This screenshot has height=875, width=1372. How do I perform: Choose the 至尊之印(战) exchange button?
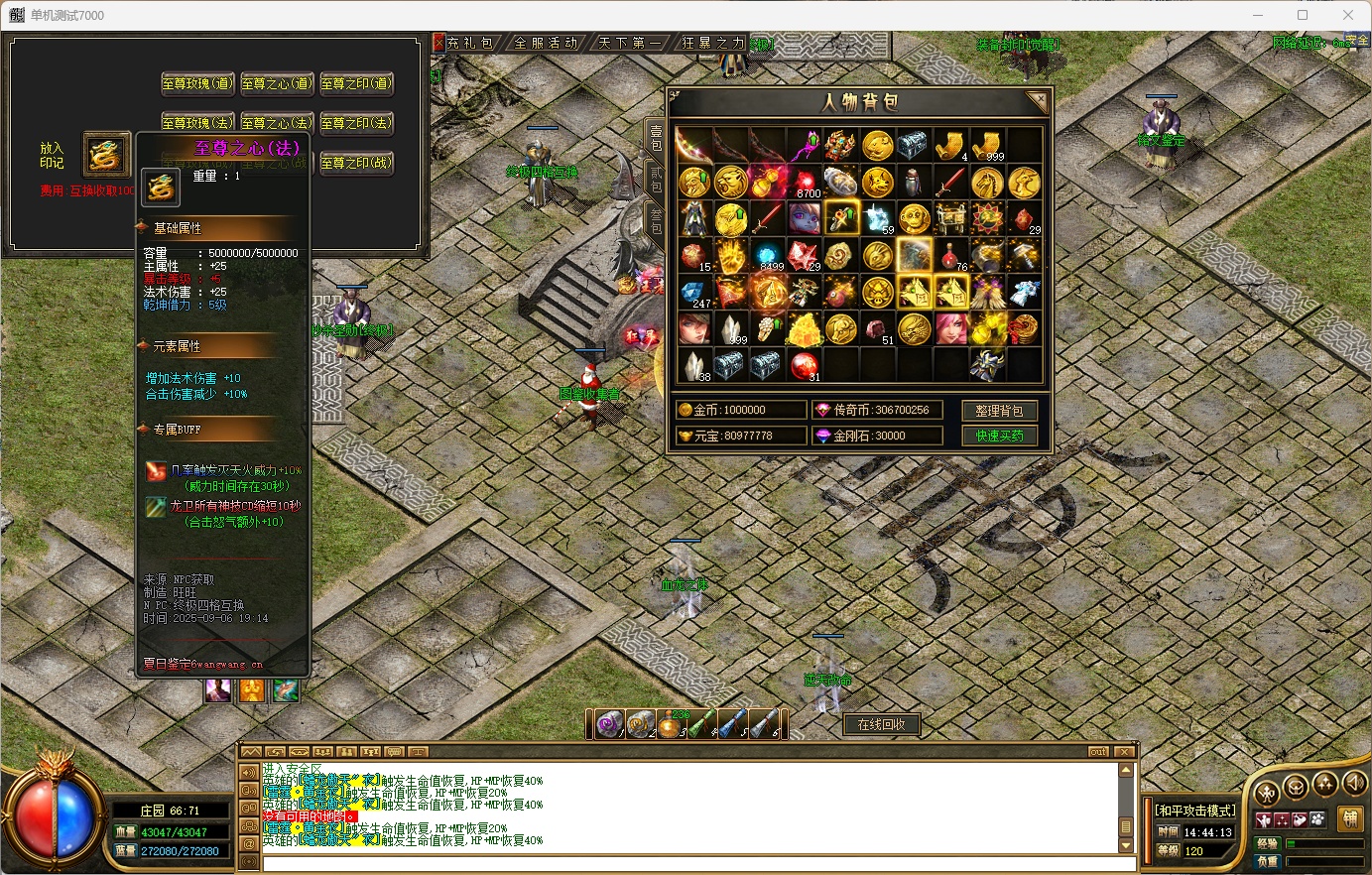tap(356, 163)
